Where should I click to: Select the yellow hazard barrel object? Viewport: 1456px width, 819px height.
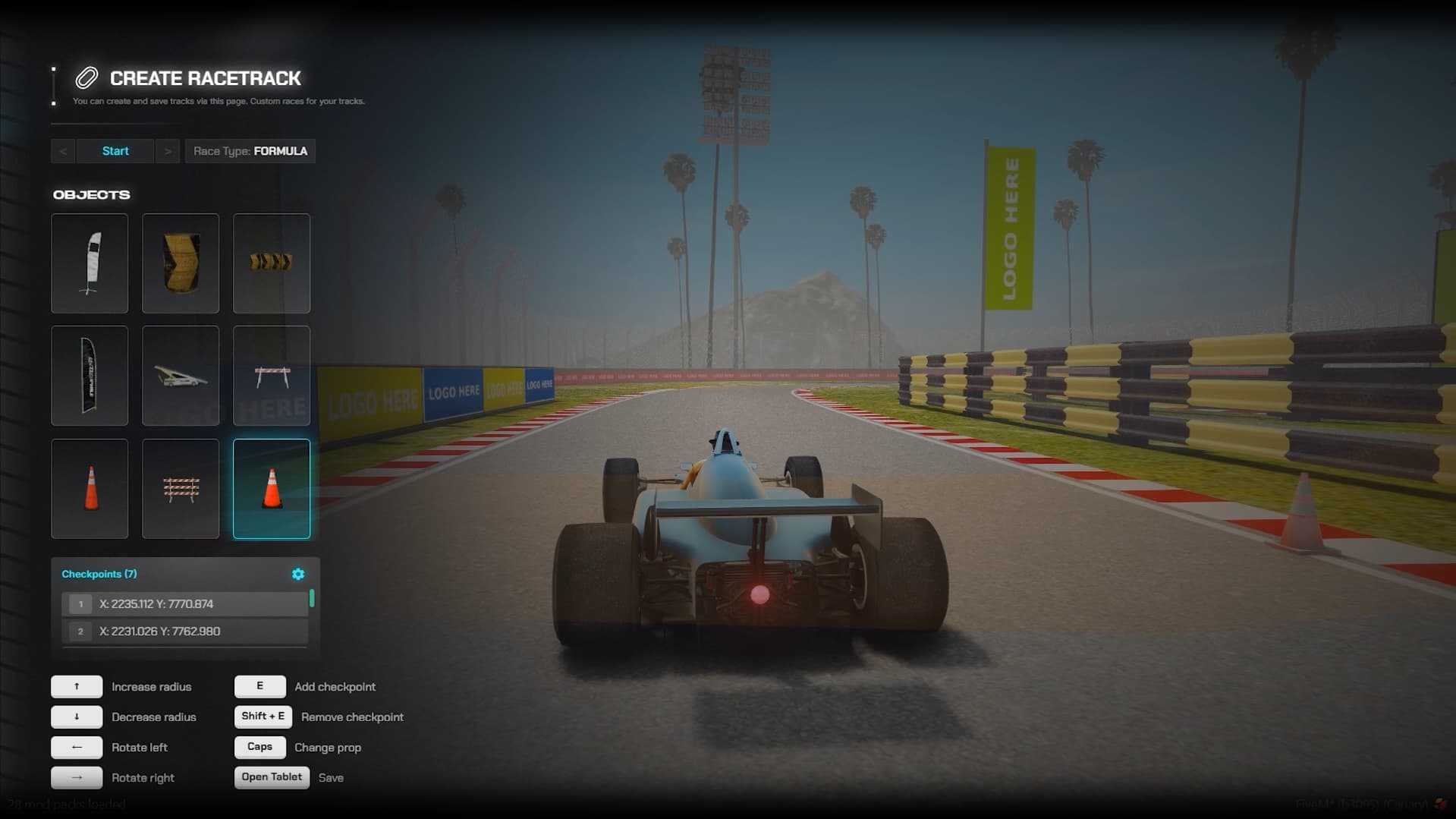tap(180, 263)
